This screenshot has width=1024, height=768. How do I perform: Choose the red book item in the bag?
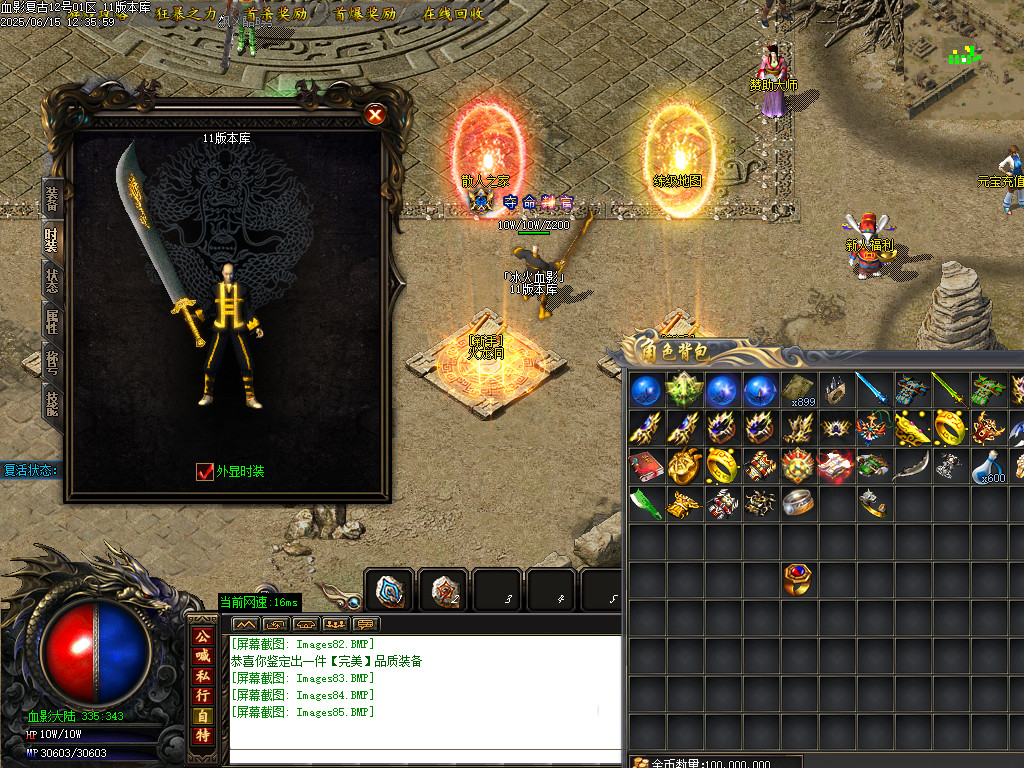pos(644,466)
